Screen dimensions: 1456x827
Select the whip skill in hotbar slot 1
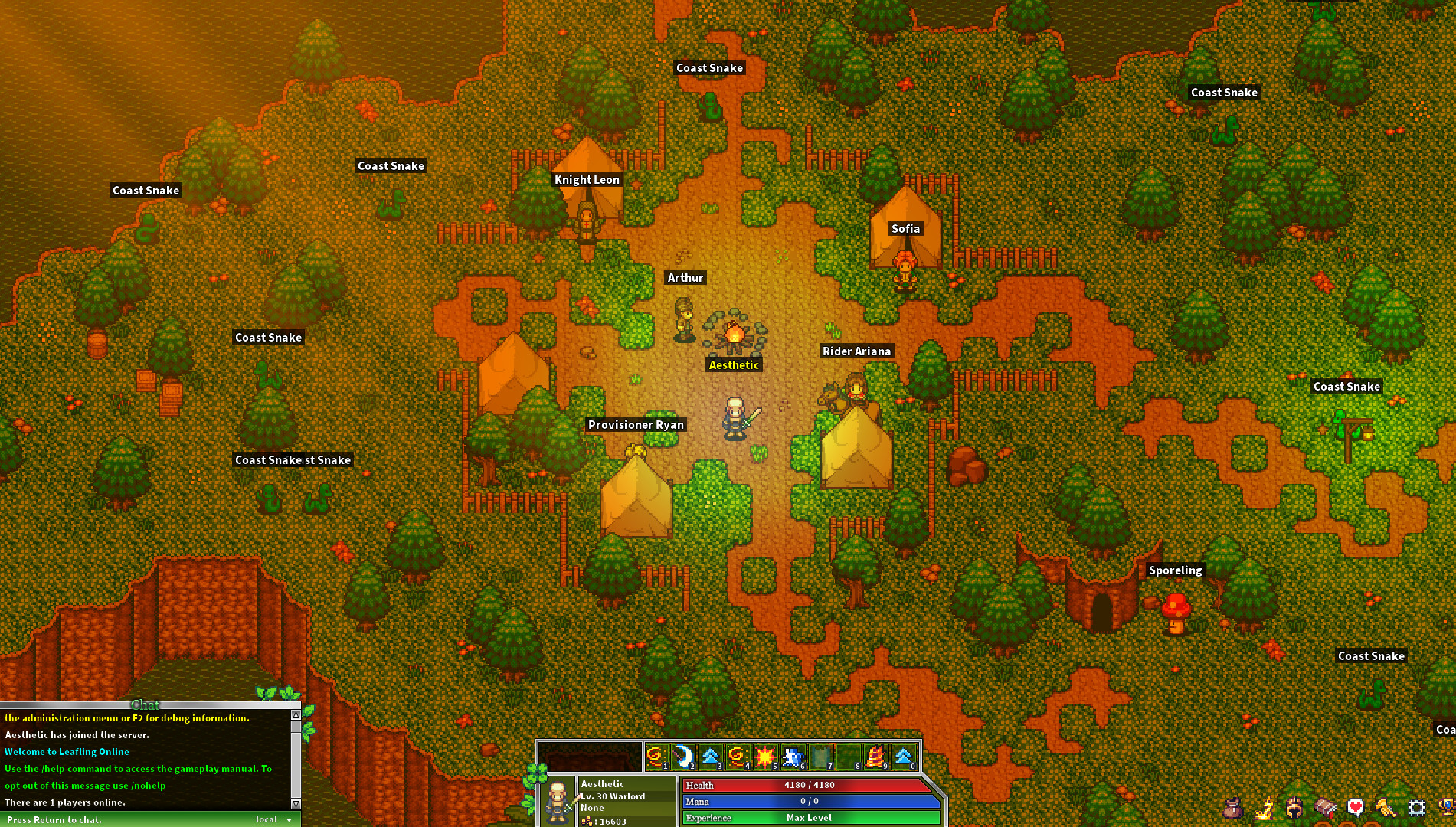(x=656, y=757)
